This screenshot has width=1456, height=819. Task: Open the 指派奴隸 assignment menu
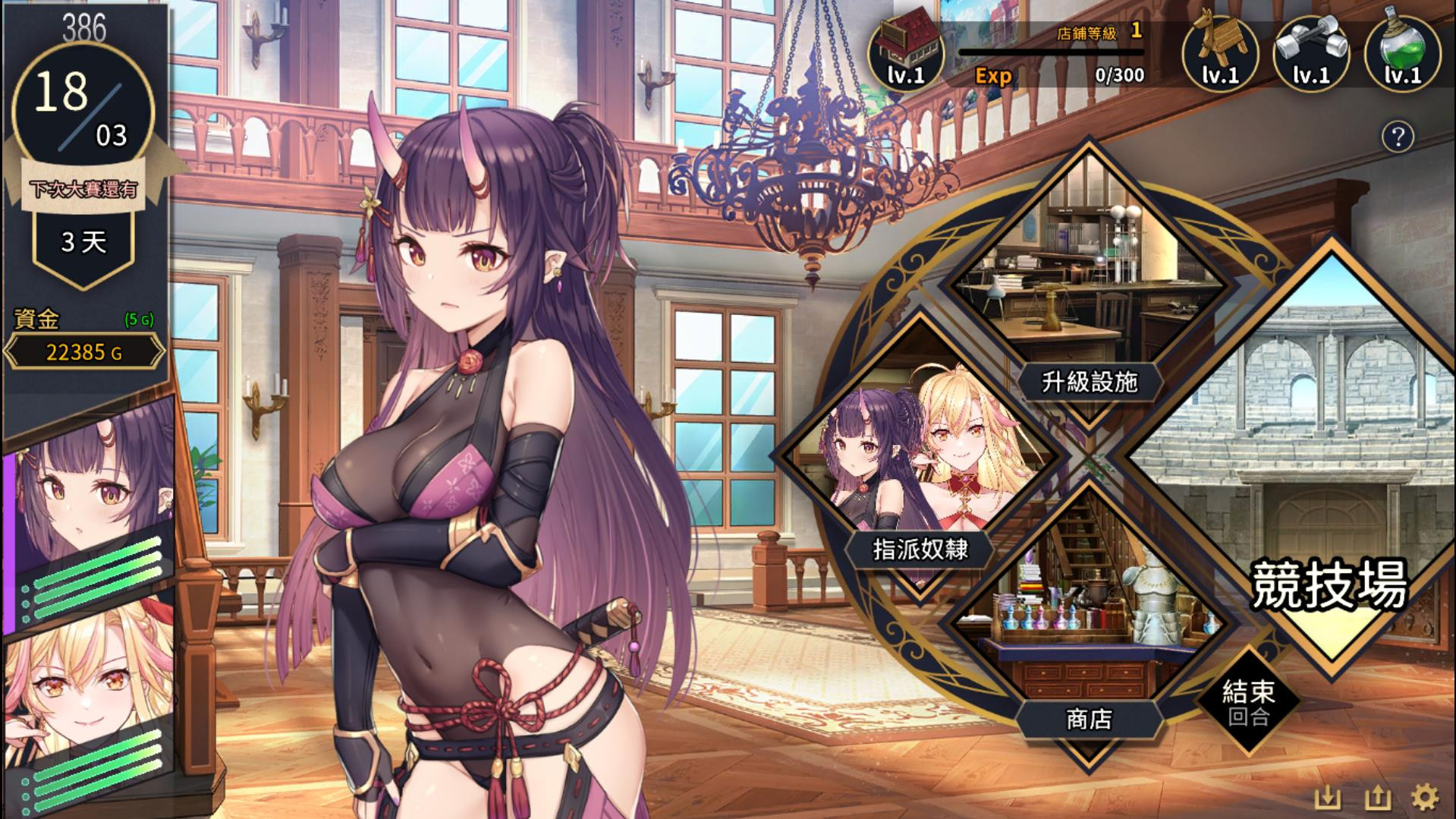pos(920,463)
